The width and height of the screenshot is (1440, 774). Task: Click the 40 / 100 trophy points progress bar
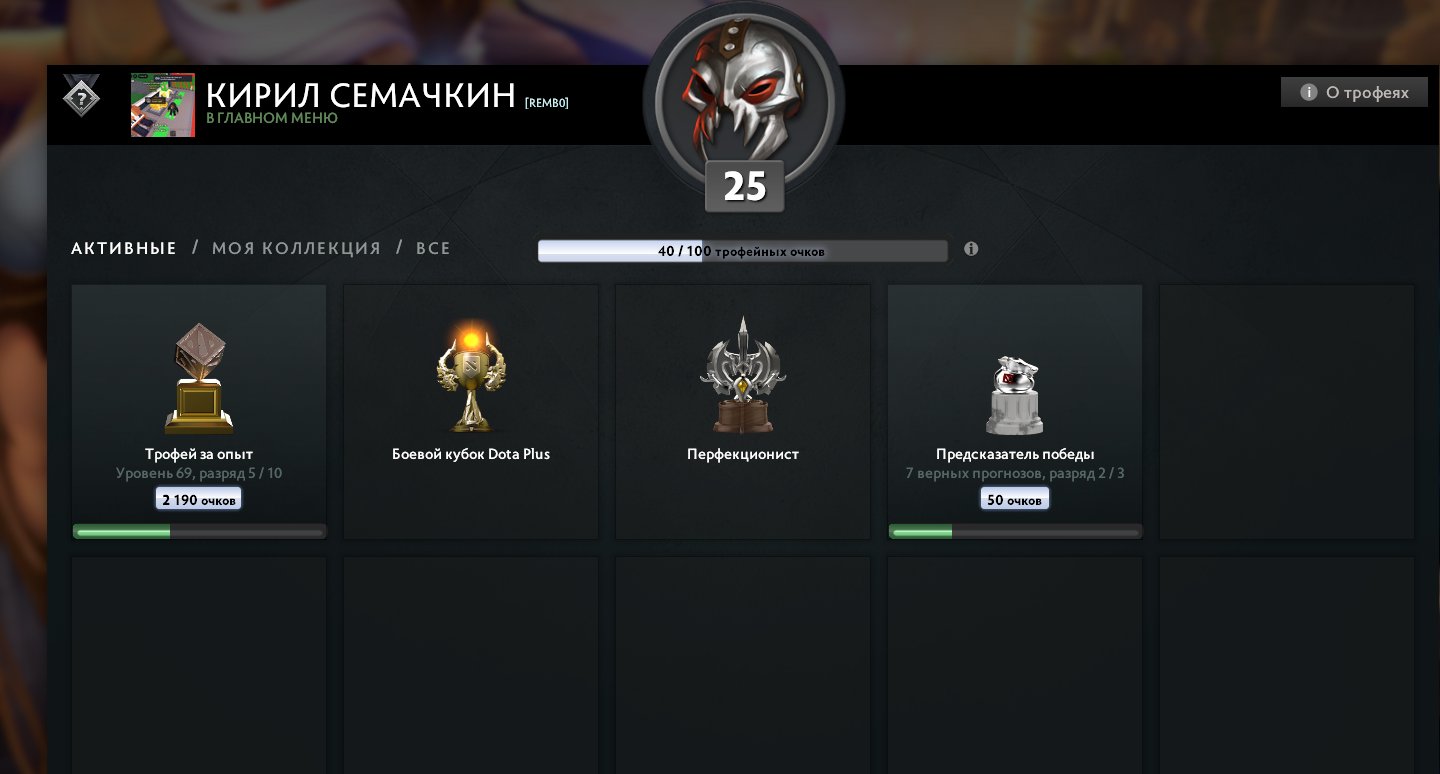click(x=742, y=250)
